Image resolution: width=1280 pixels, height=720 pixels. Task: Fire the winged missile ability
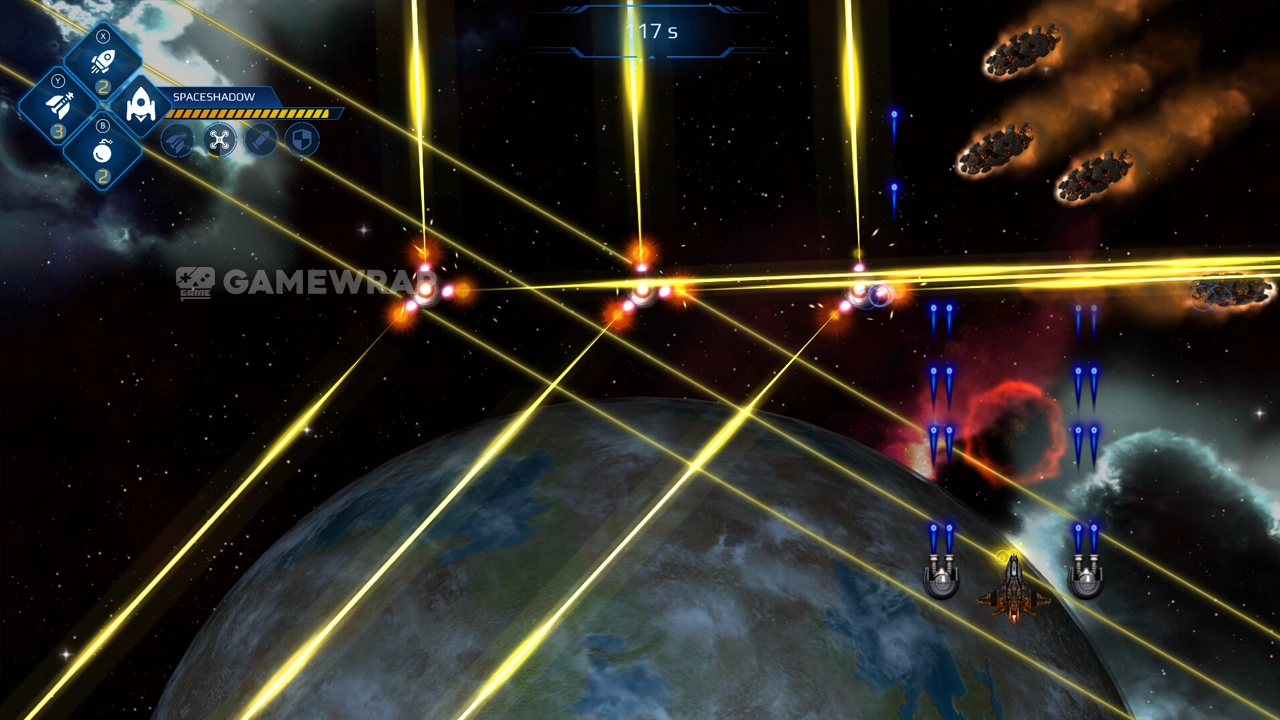(x=59, y=106)
